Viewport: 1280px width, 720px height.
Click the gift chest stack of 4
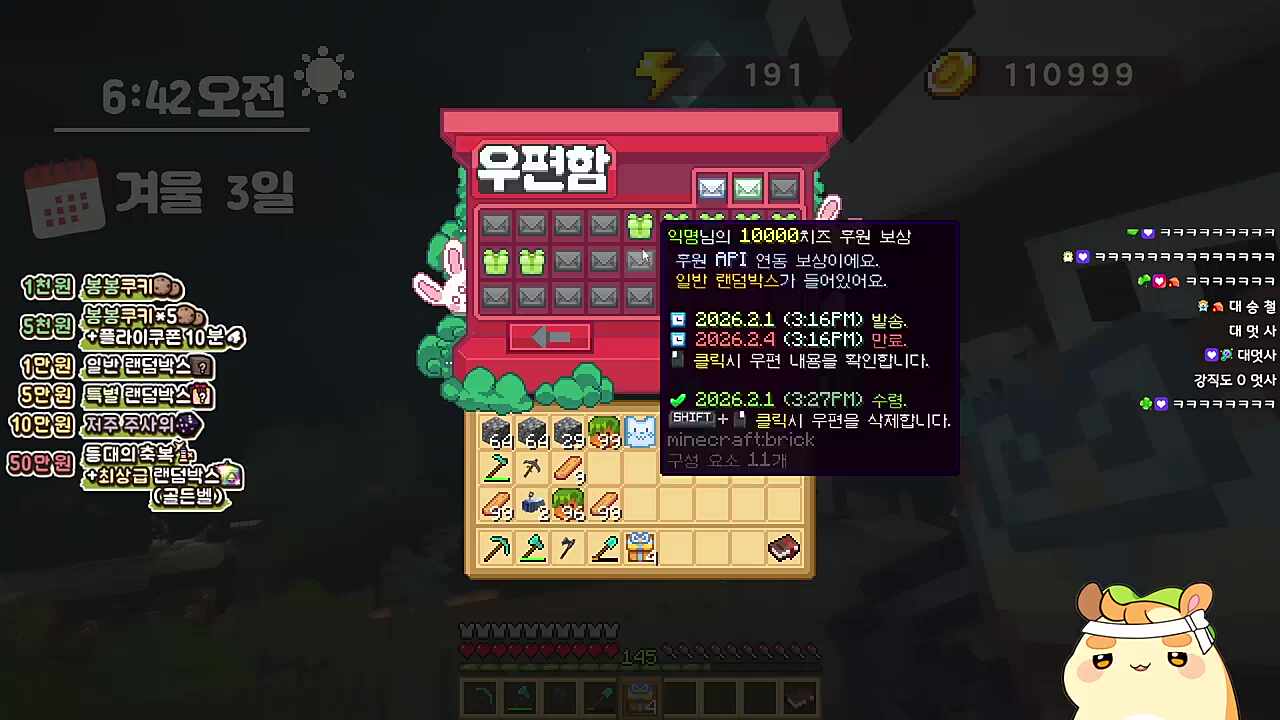coord(640,546)
